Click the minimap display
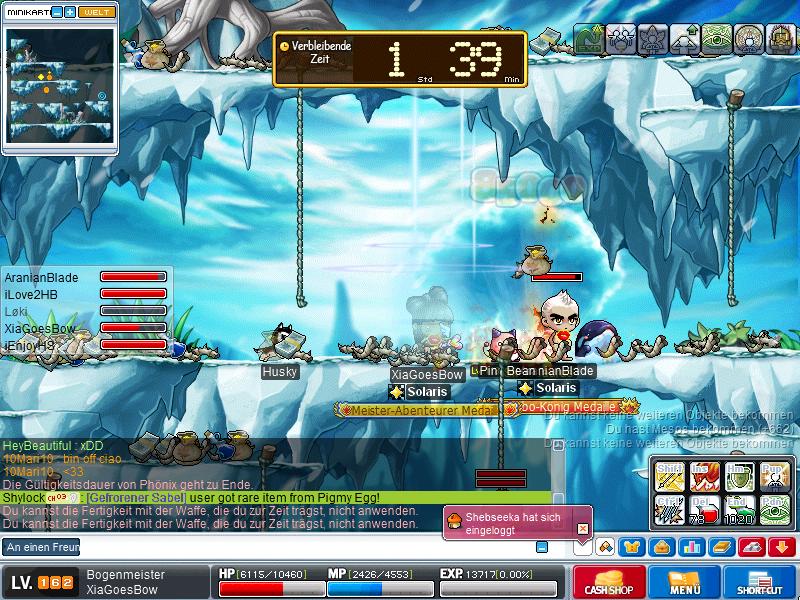Image resolution: width=800 pixels, height=600 pixels. pyautogui.click(x=60, y=88)
